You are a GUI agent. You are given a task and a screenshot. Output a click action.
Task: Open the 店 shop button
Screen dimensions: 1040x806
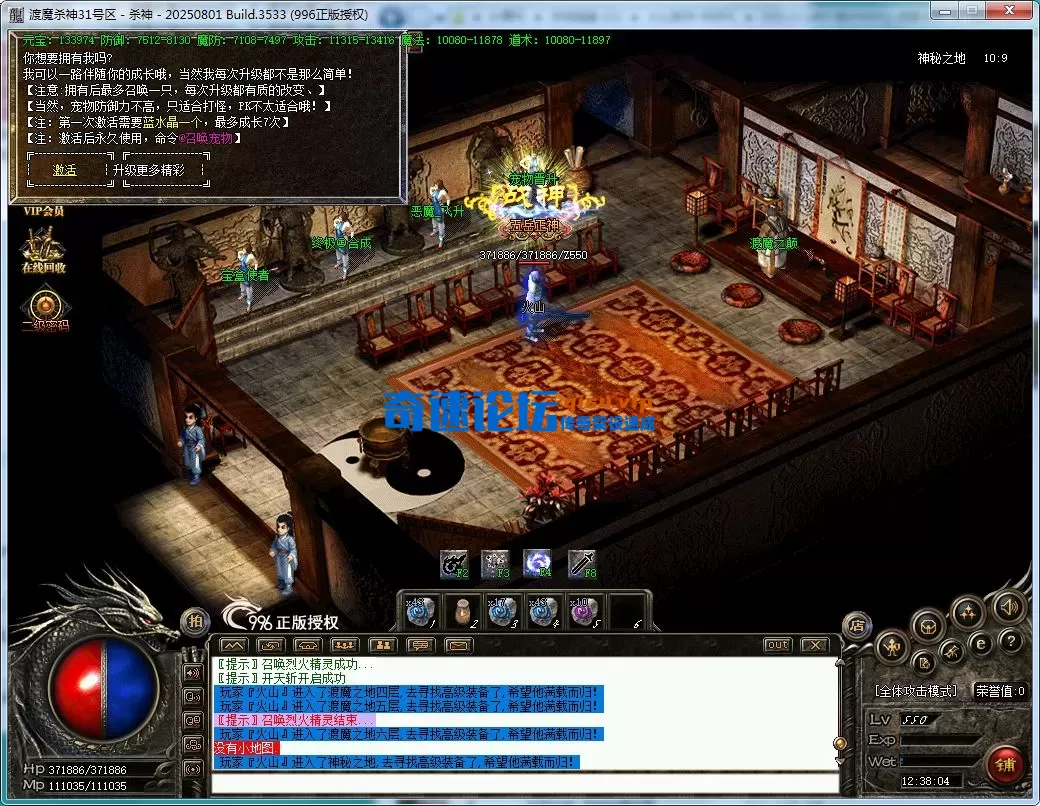pyautogui.click(x=856, y=625)
